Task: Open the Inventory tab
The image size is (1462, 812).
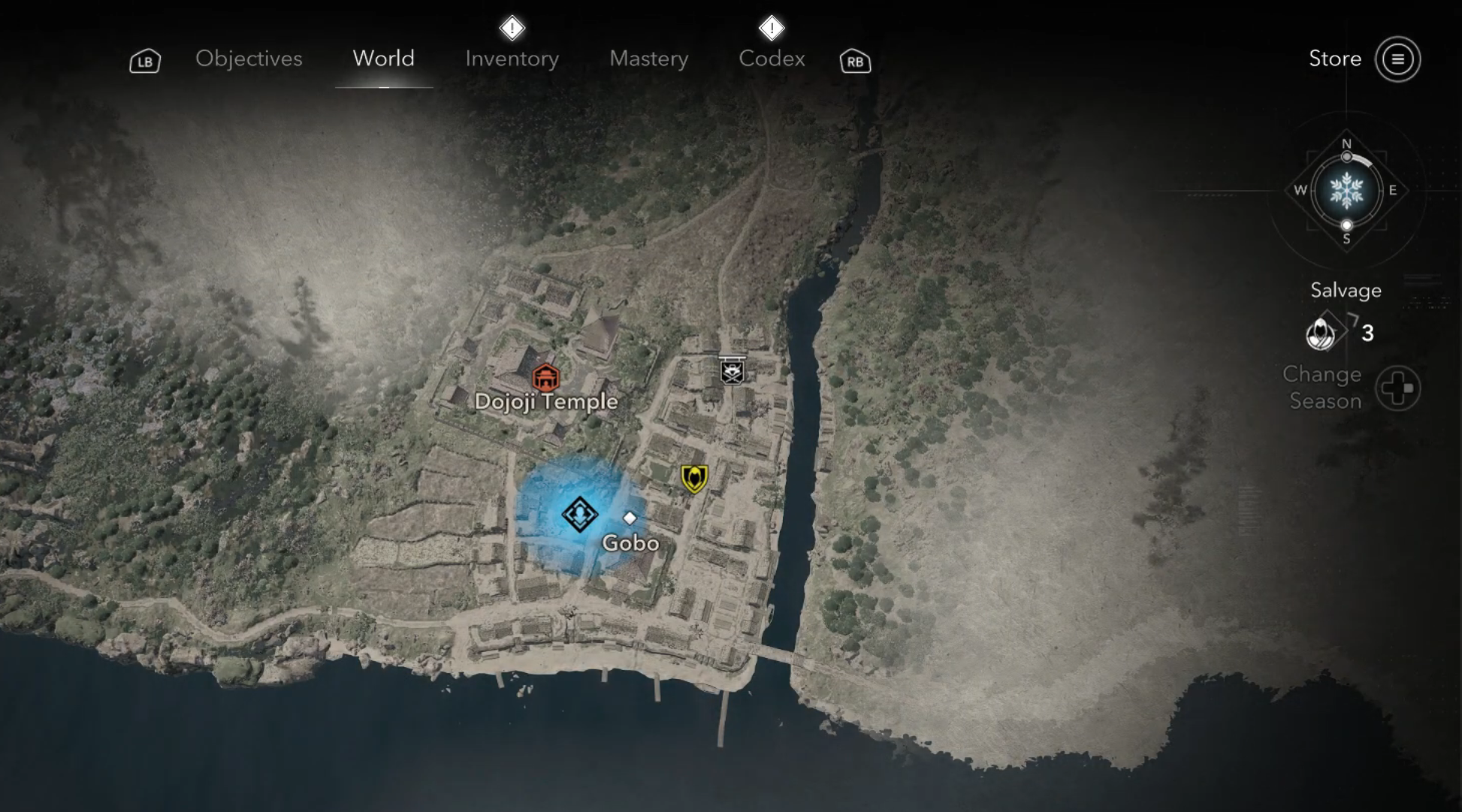Action: (x=512, y=59)
